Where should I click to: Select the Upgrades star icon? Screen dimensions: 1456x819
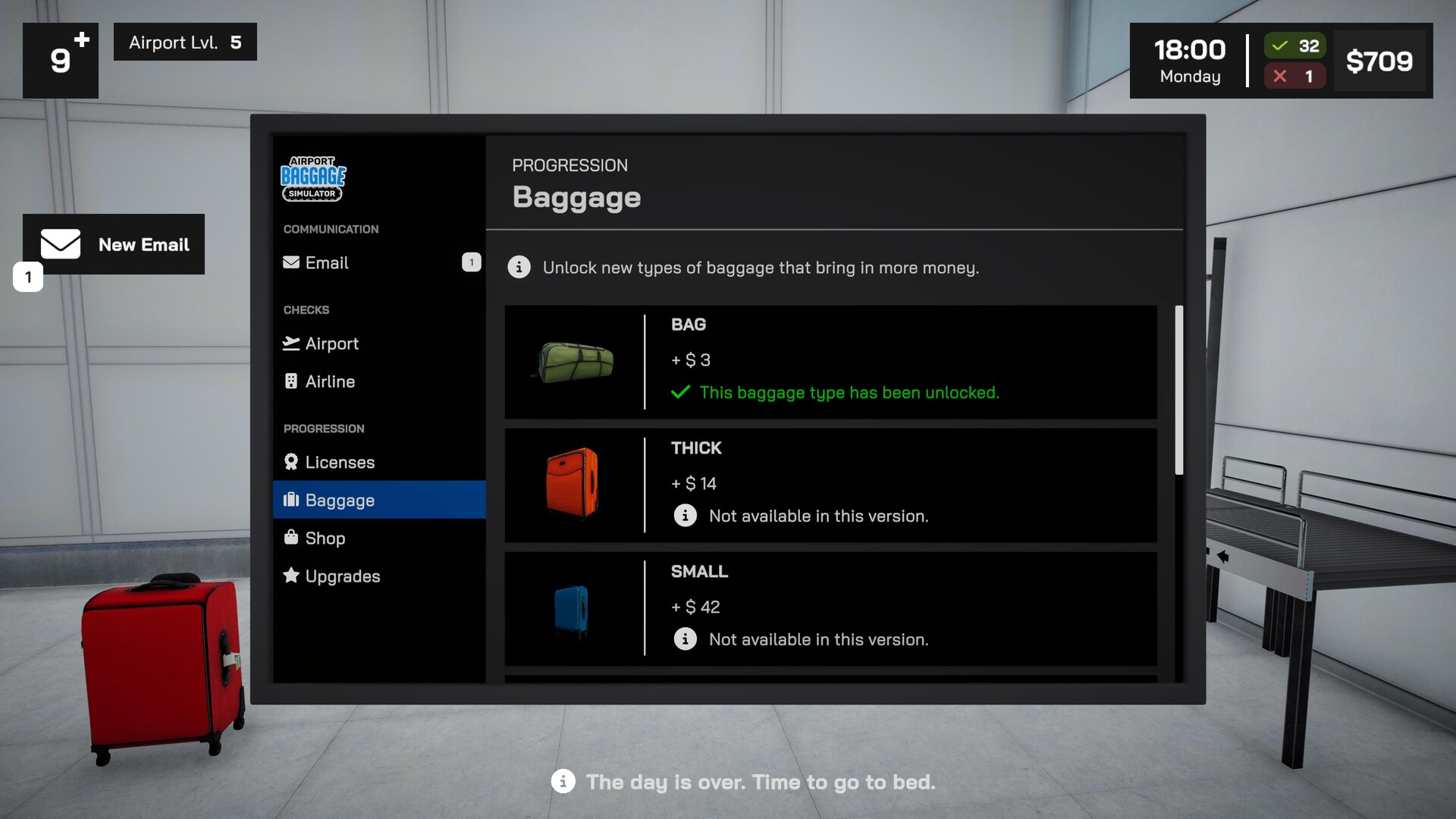click(x=290, y=576)
